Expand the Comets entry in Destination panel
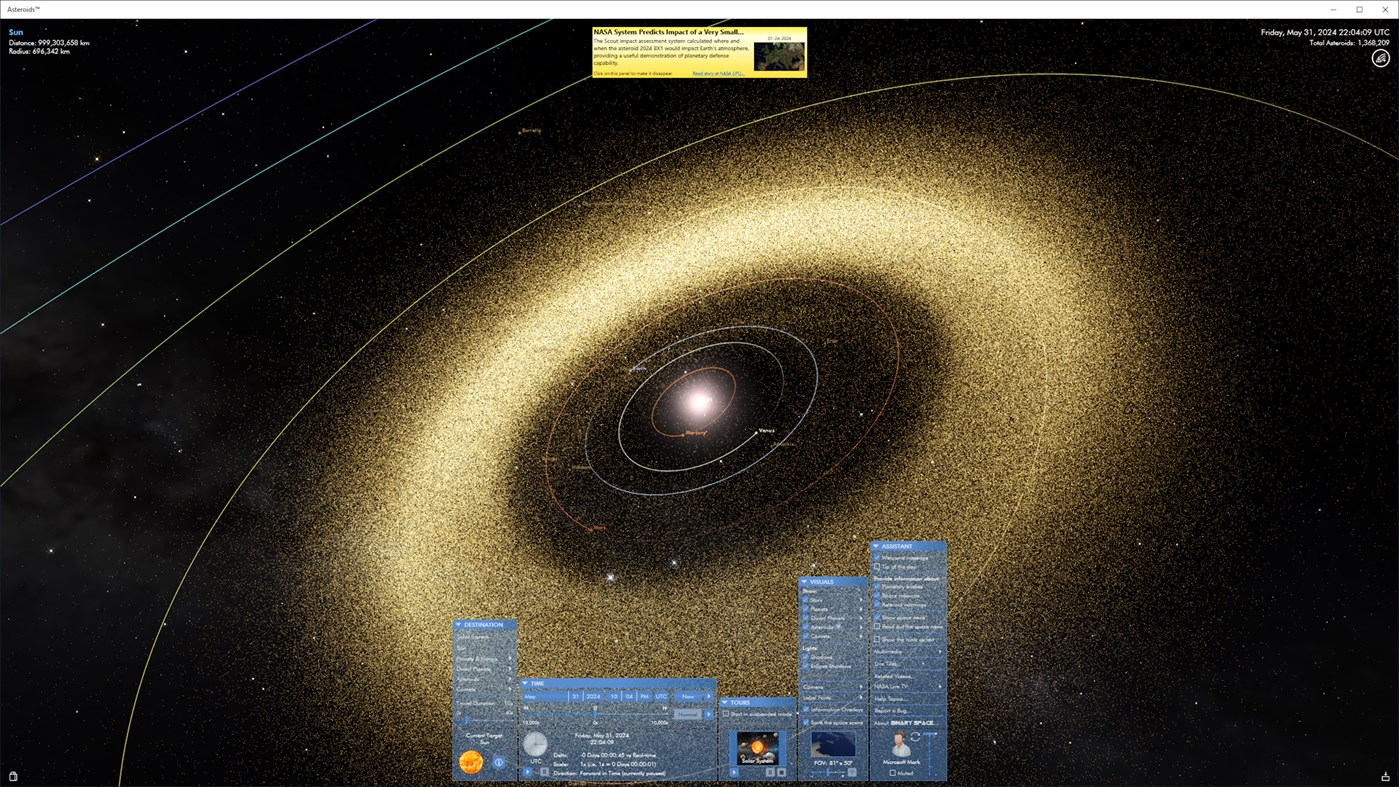The height and width of the screenshot is (787, 1399). point(509,690)
